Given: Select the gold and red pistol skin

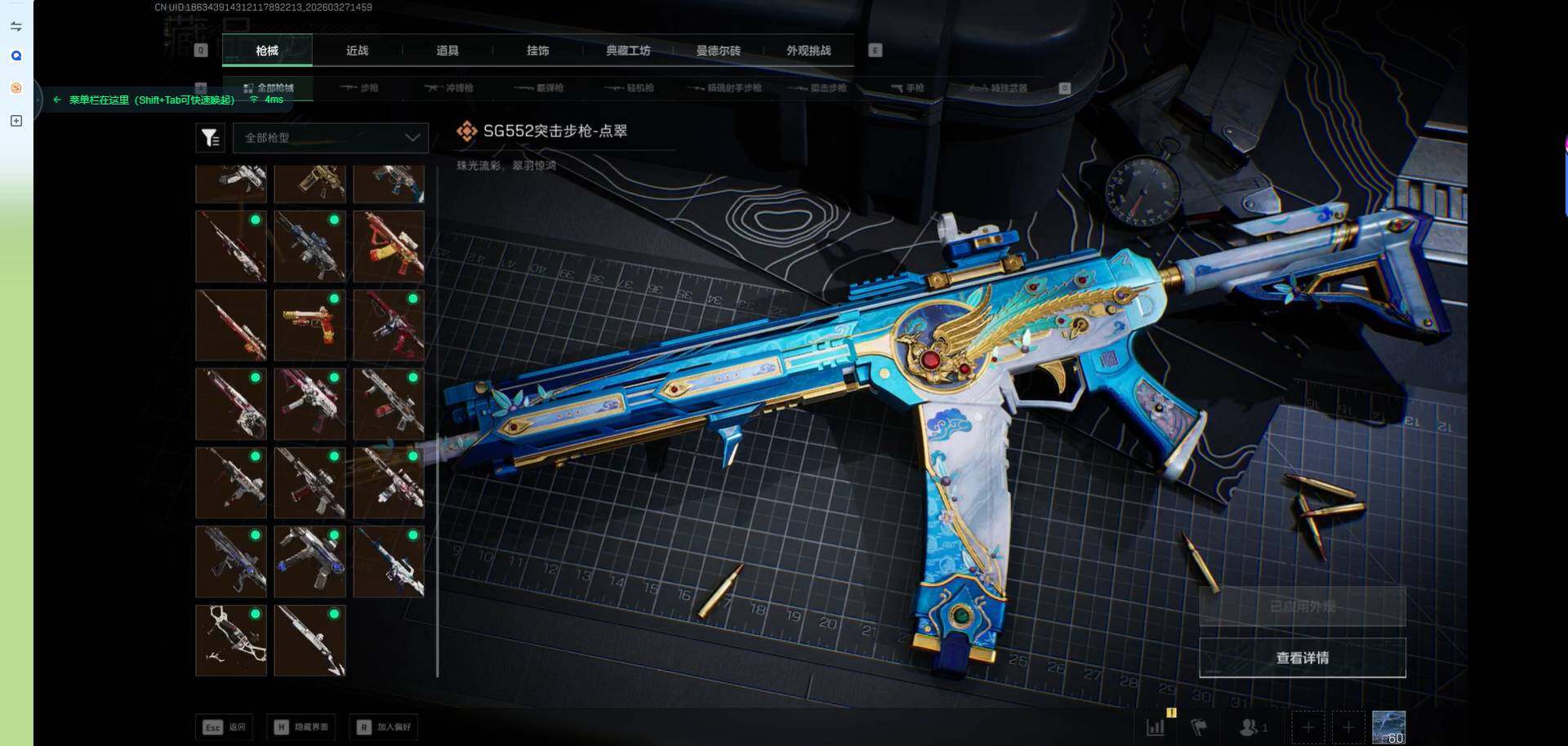Looking at the screenshot, I should tap(310, 325).
